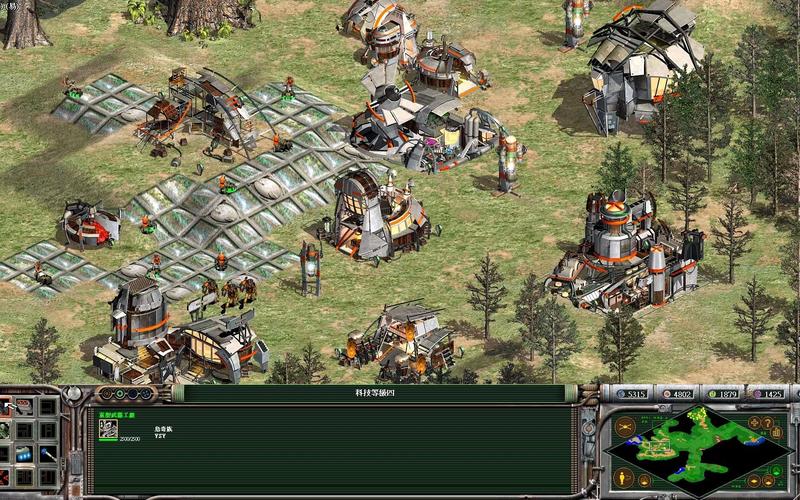Choose the blue-tipped cannon command icon

pos(46,454)
